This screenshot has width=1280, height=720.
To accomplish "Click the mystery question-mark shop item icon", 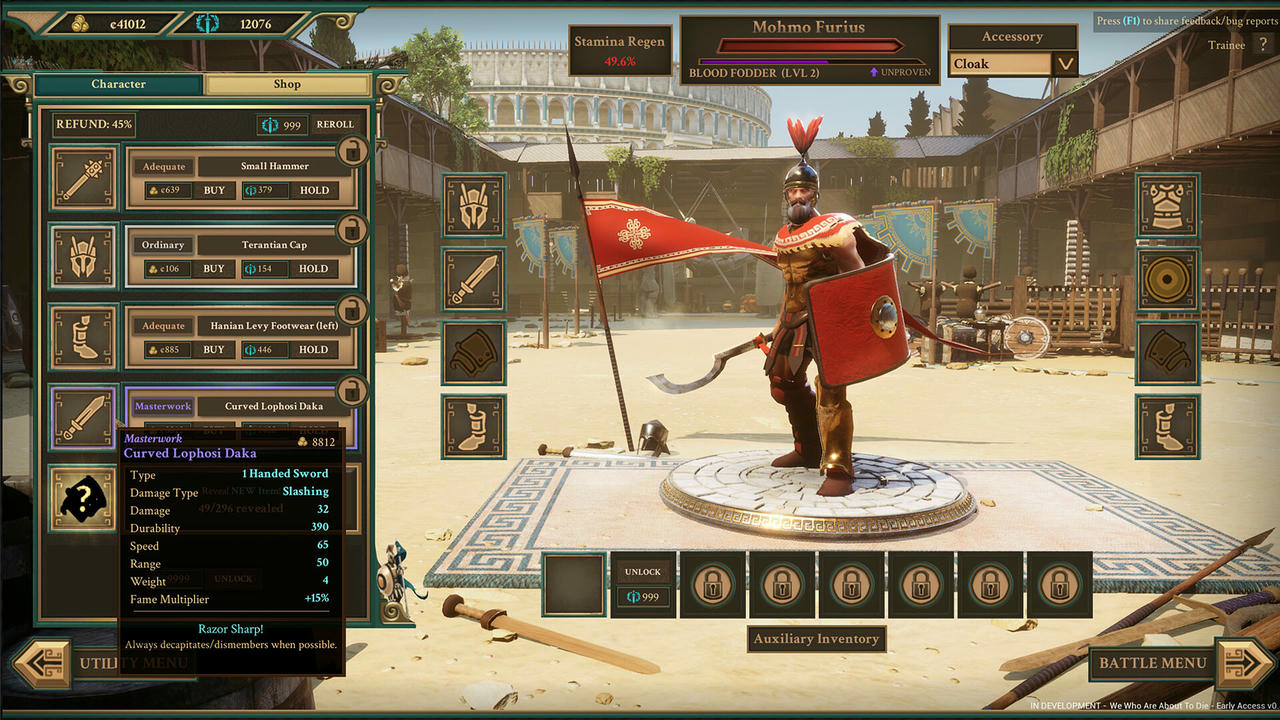I will (84, 497).
